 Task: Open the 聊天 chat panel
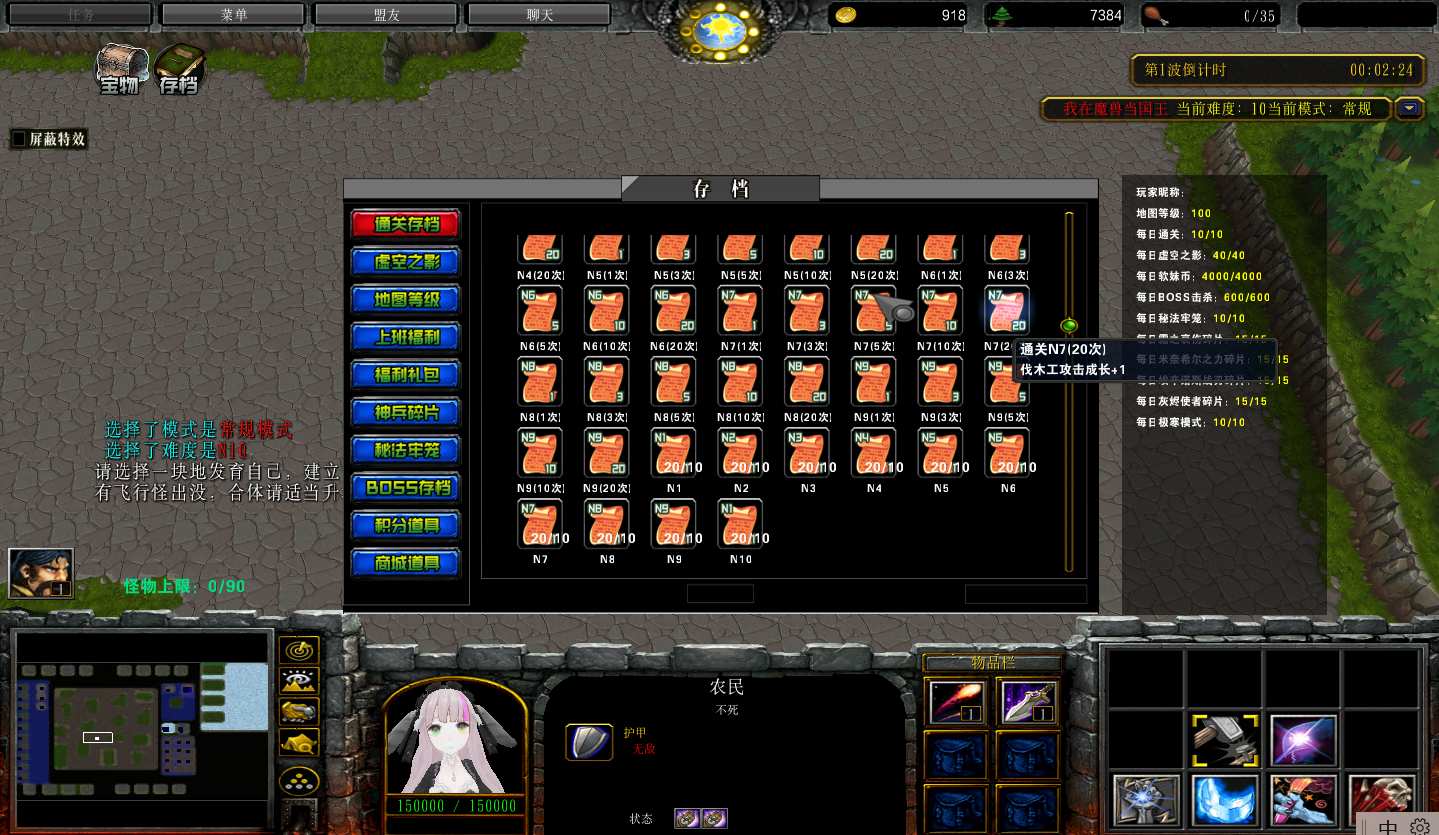coord(538,14)
